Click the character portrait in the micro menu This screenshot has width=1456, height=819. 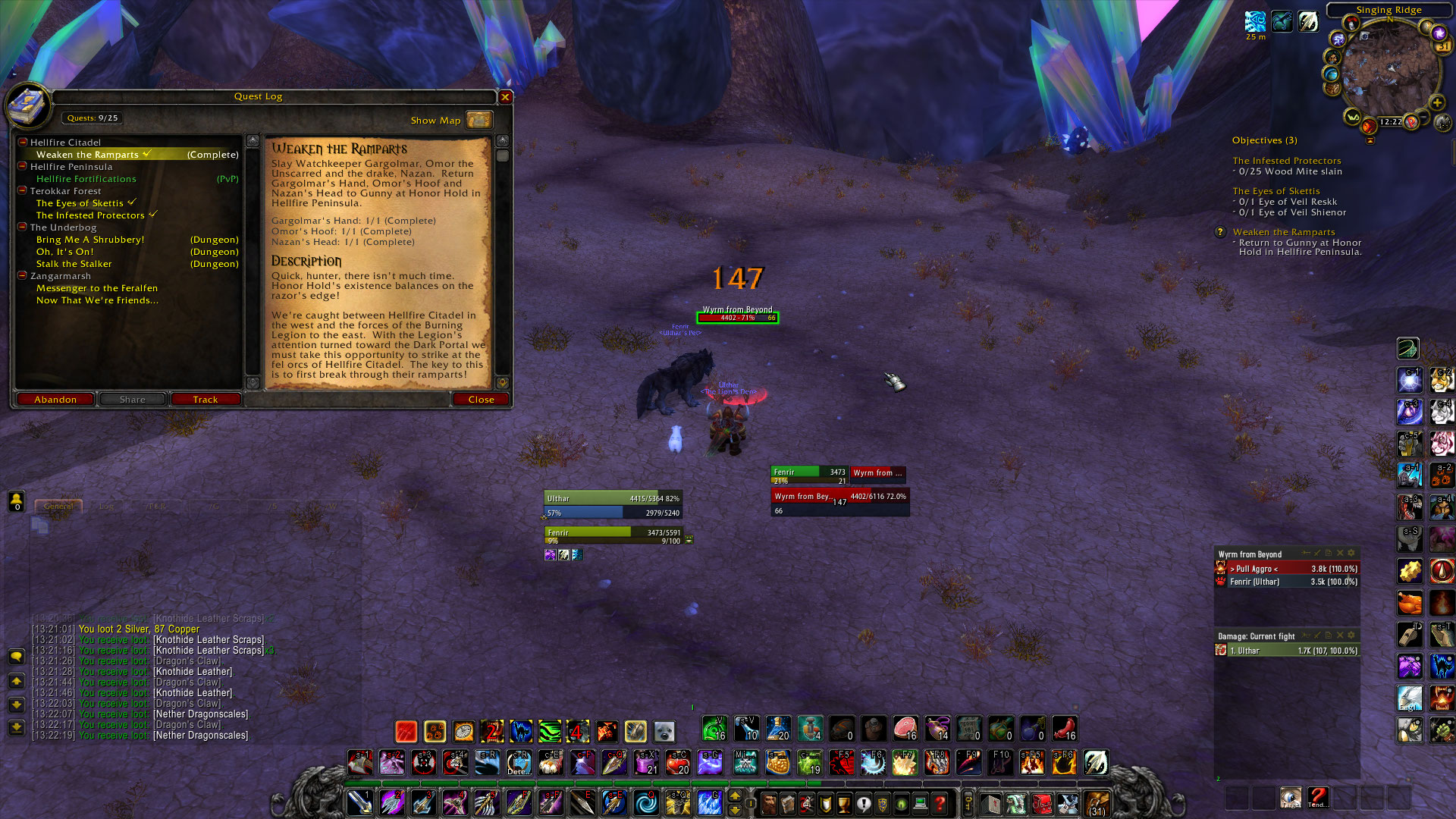(x=768, y=802)
